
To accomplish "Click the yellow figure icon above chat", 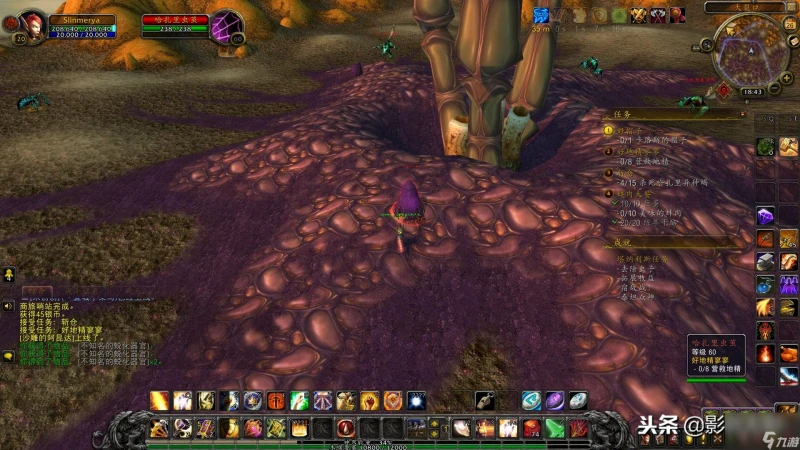I will pyautogui.click(x=8, y=273).
